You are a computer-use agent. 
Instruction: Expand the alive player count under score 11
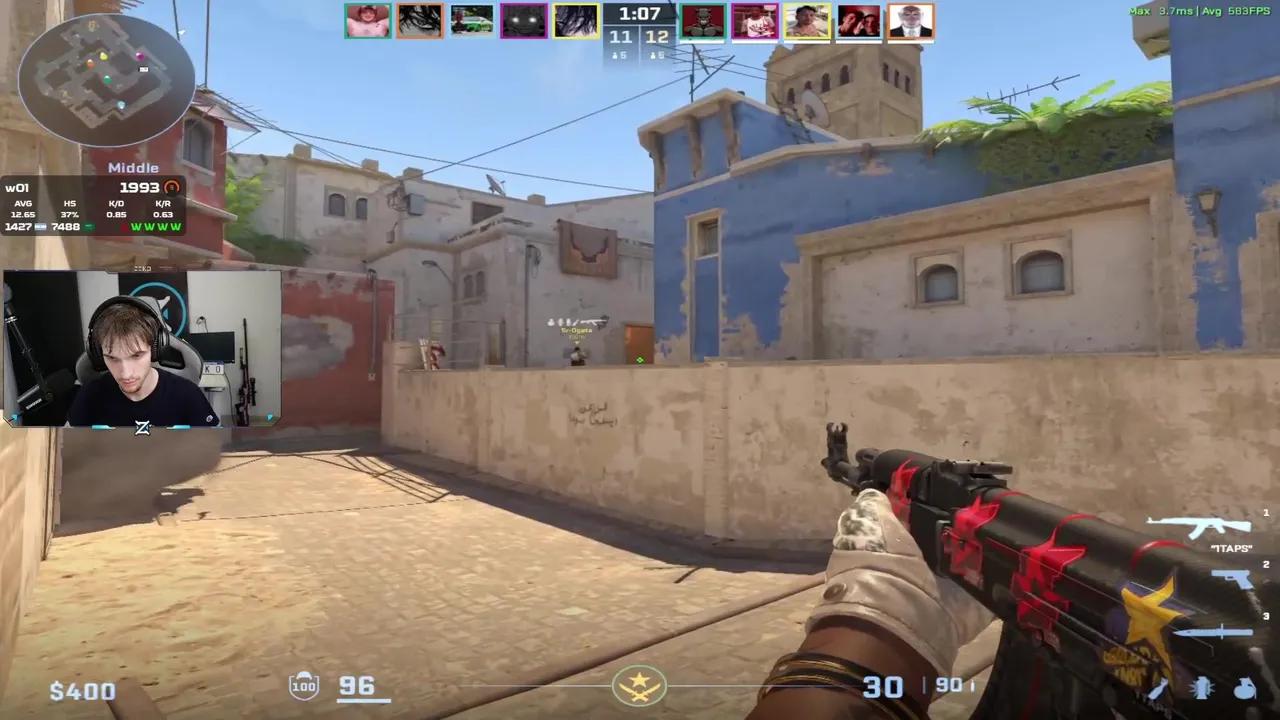point(620,55)
